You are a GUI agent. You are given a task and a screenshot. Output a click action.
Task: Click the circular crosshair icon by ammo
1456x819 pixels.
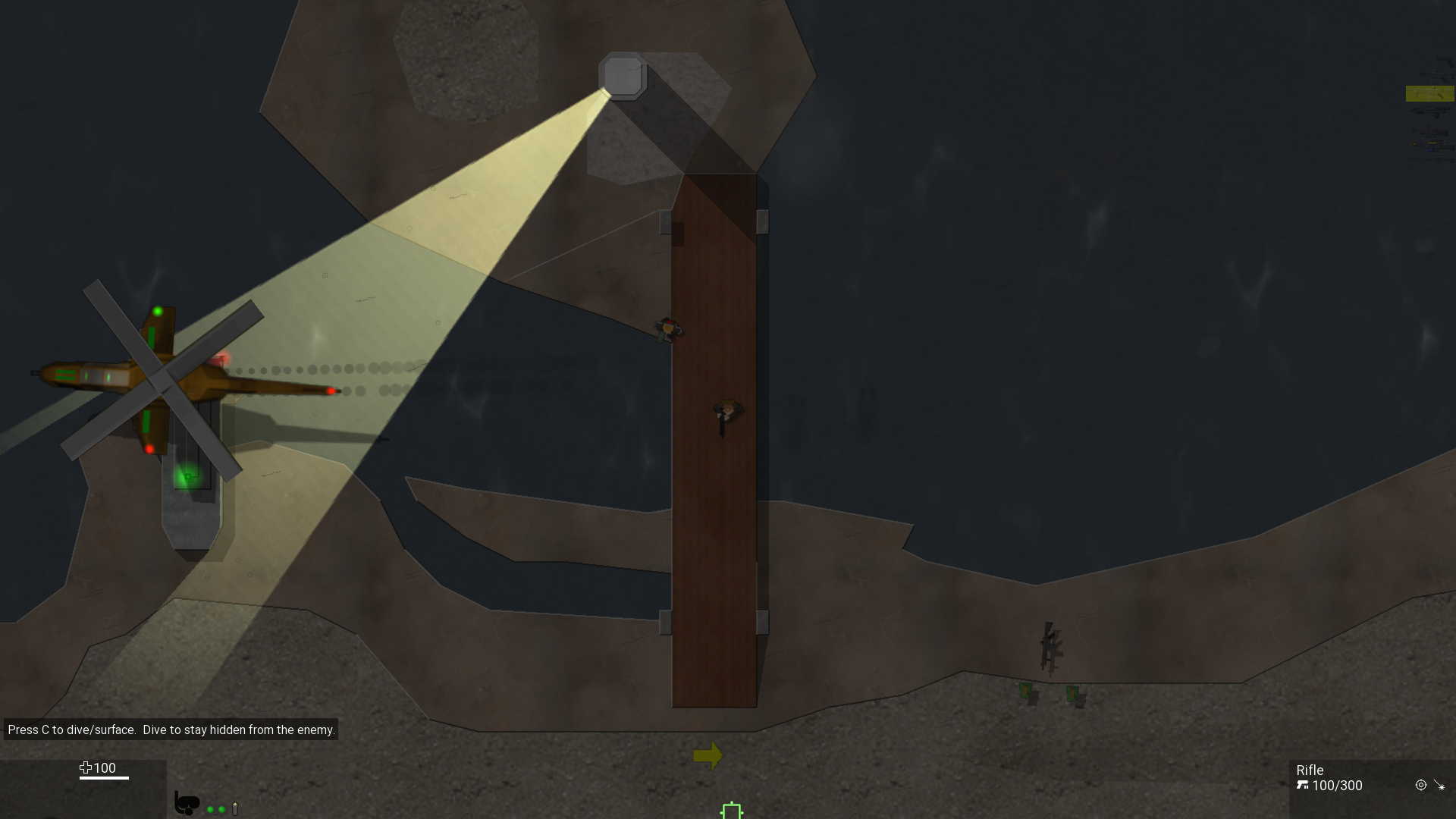click(x=1420, y=786)
